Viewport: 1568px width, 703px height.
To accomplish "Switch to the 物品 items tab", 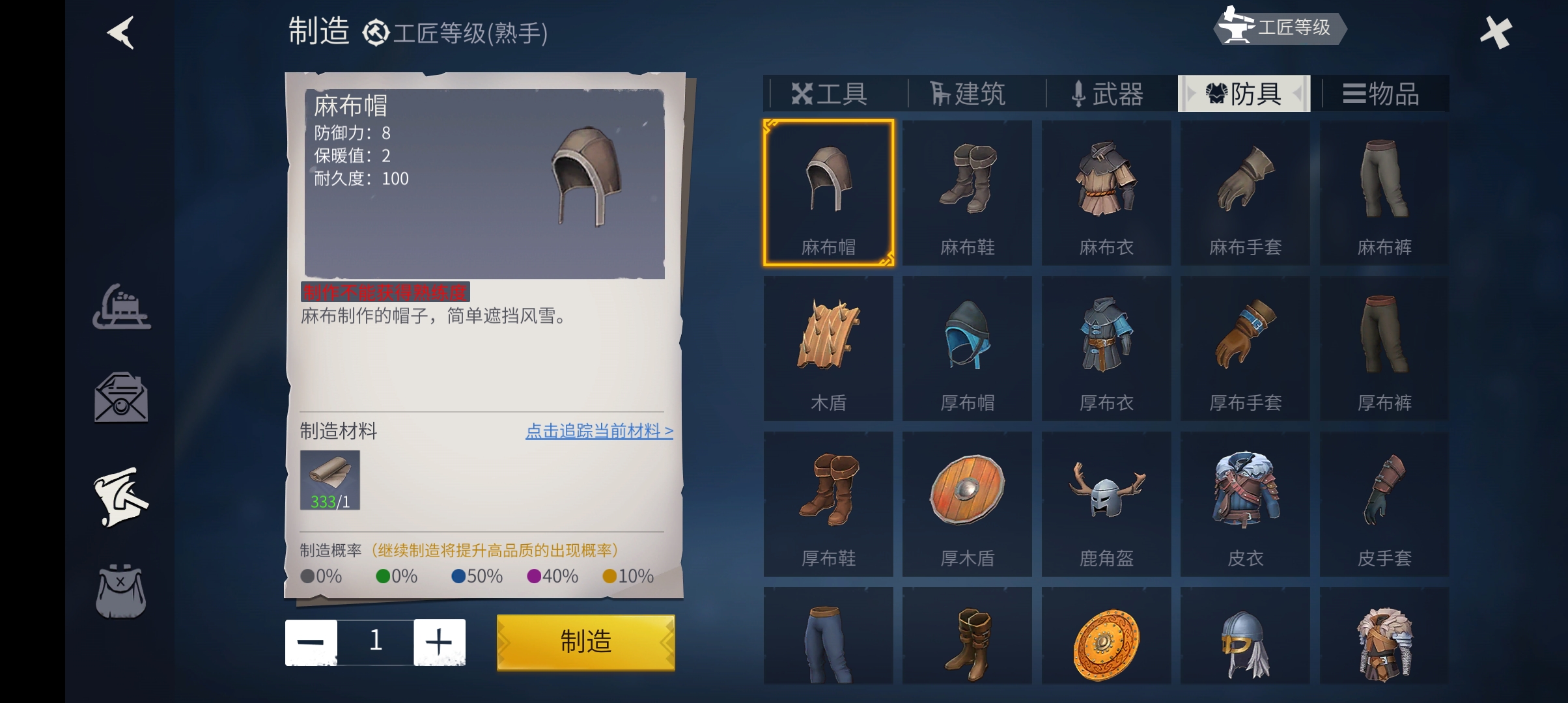I will pos(1382,94).
